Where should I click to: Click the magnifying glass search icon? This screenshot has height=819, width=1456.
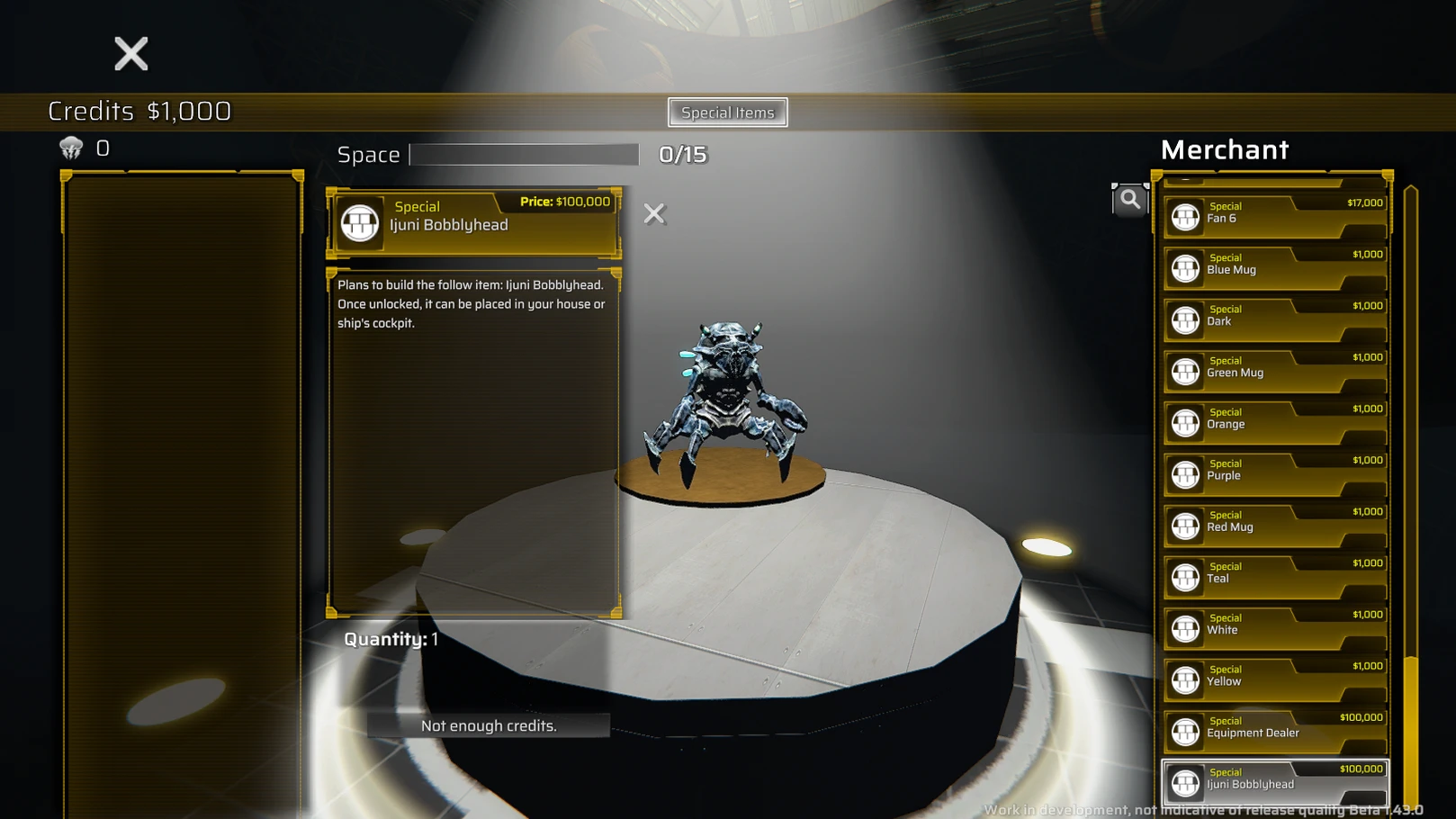(x=1129, y=200)
